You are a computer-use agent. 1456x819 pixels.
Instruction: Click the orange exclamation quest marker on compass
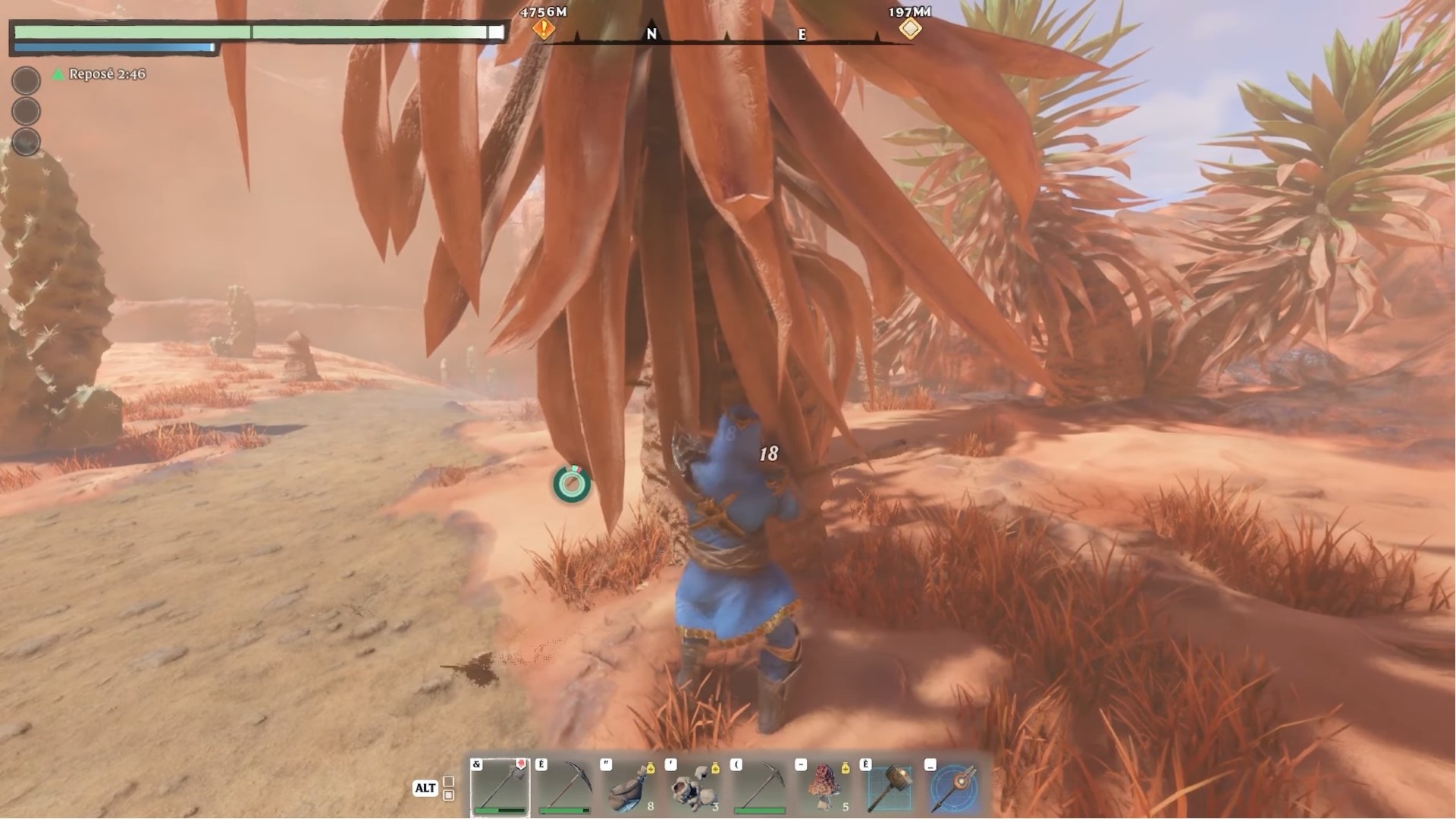pyautogui.click(x=544, y=30)
